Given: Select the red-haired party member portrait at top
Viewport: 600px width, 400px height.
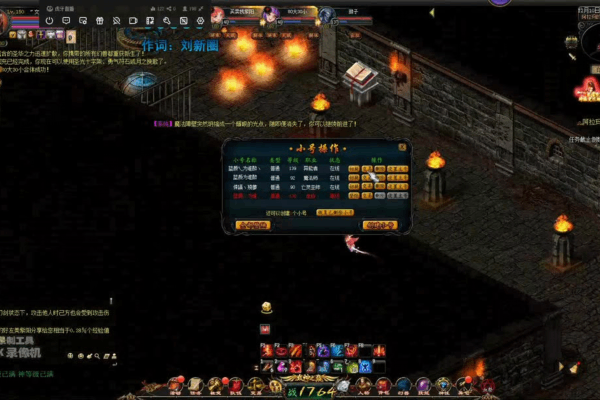Looking at the screenshot, I should [x=218, y=14].
